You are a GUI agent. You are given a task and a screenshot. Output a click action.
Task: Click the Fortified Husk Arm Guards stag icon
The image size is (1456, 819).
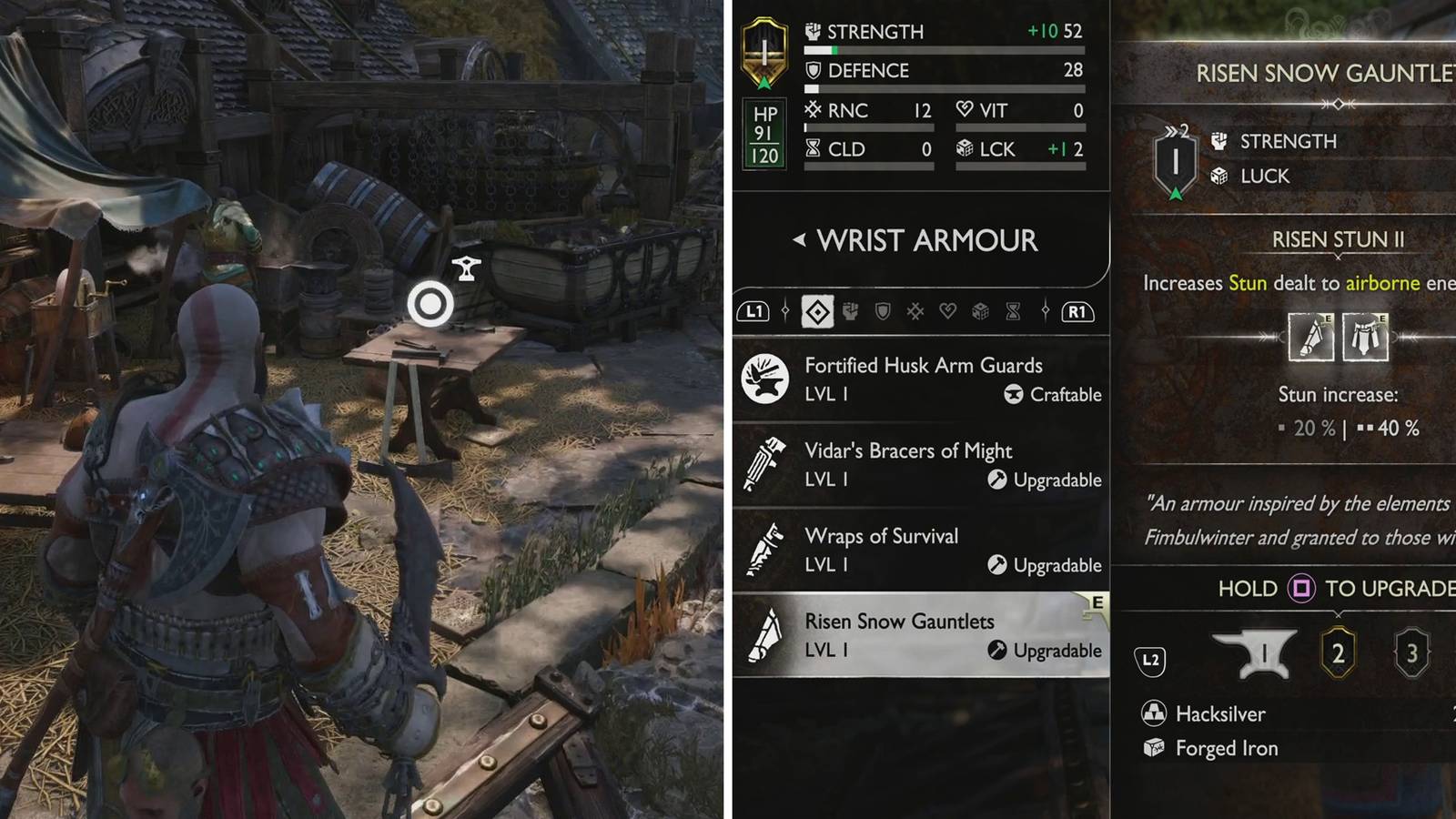pos(766,379)
